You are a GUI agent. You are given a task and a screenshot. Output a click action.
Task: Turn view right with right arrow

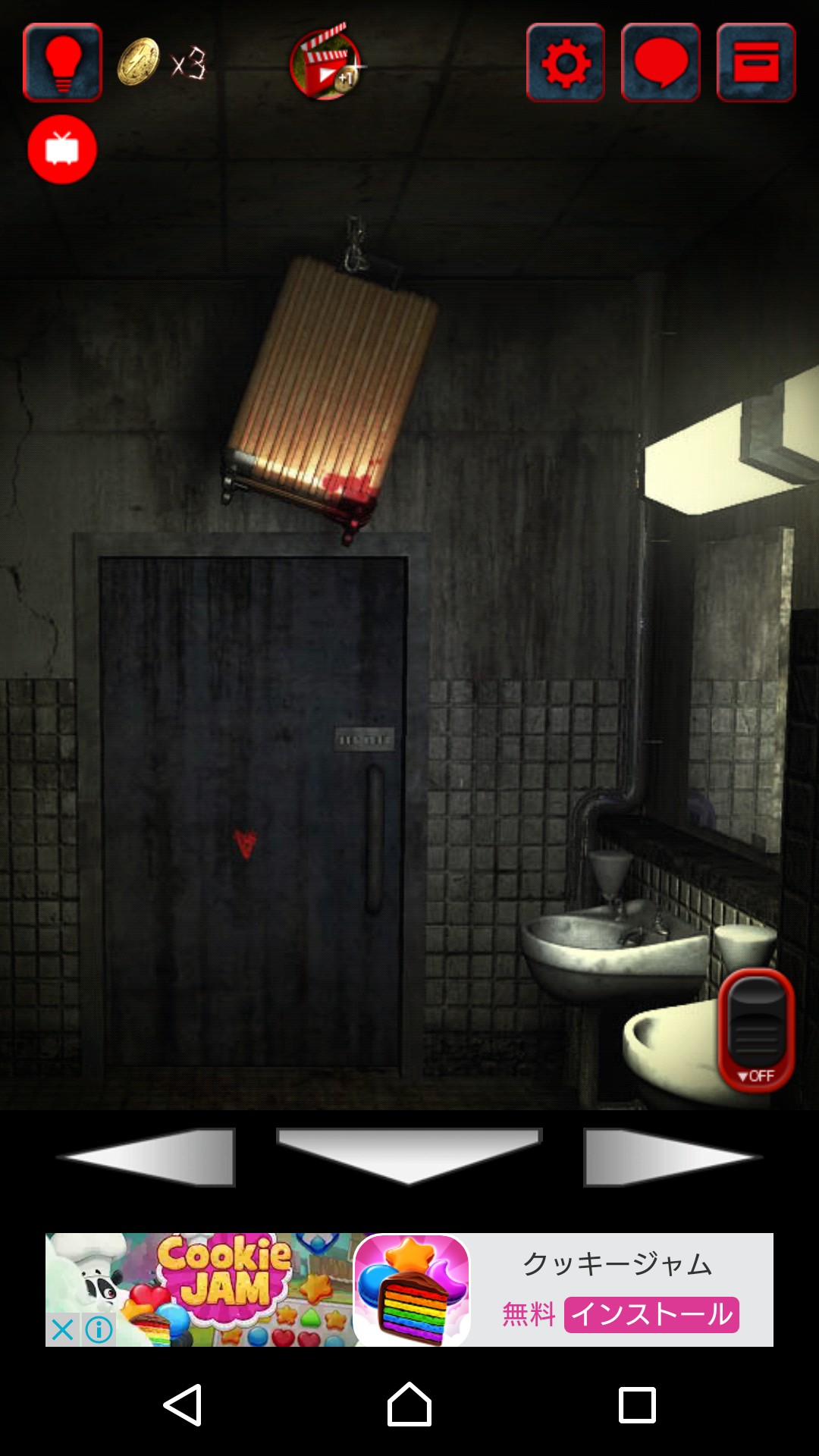click(x=670, y=1156)
